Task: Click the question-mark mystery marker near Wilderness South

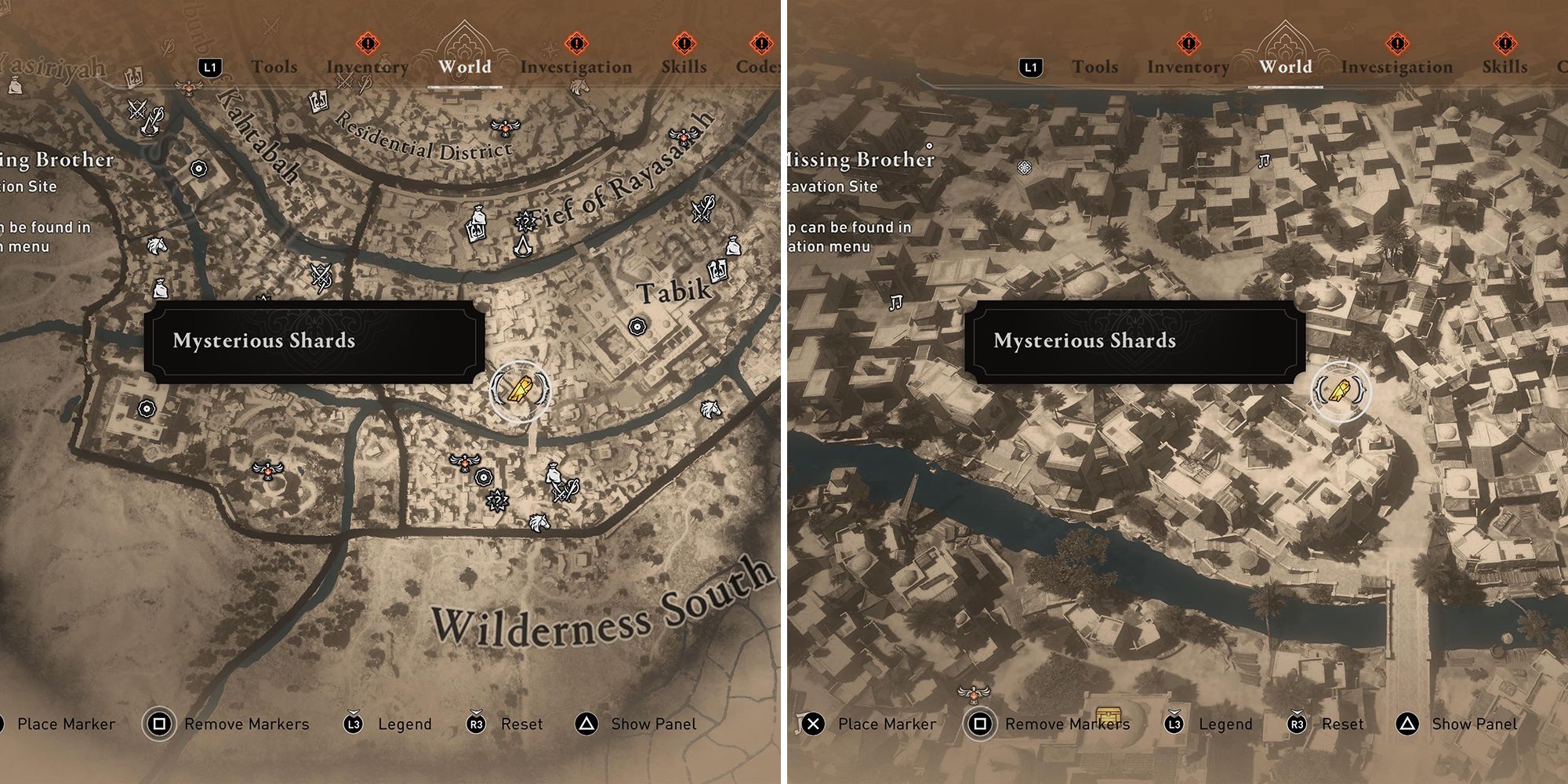Action: 498,501
